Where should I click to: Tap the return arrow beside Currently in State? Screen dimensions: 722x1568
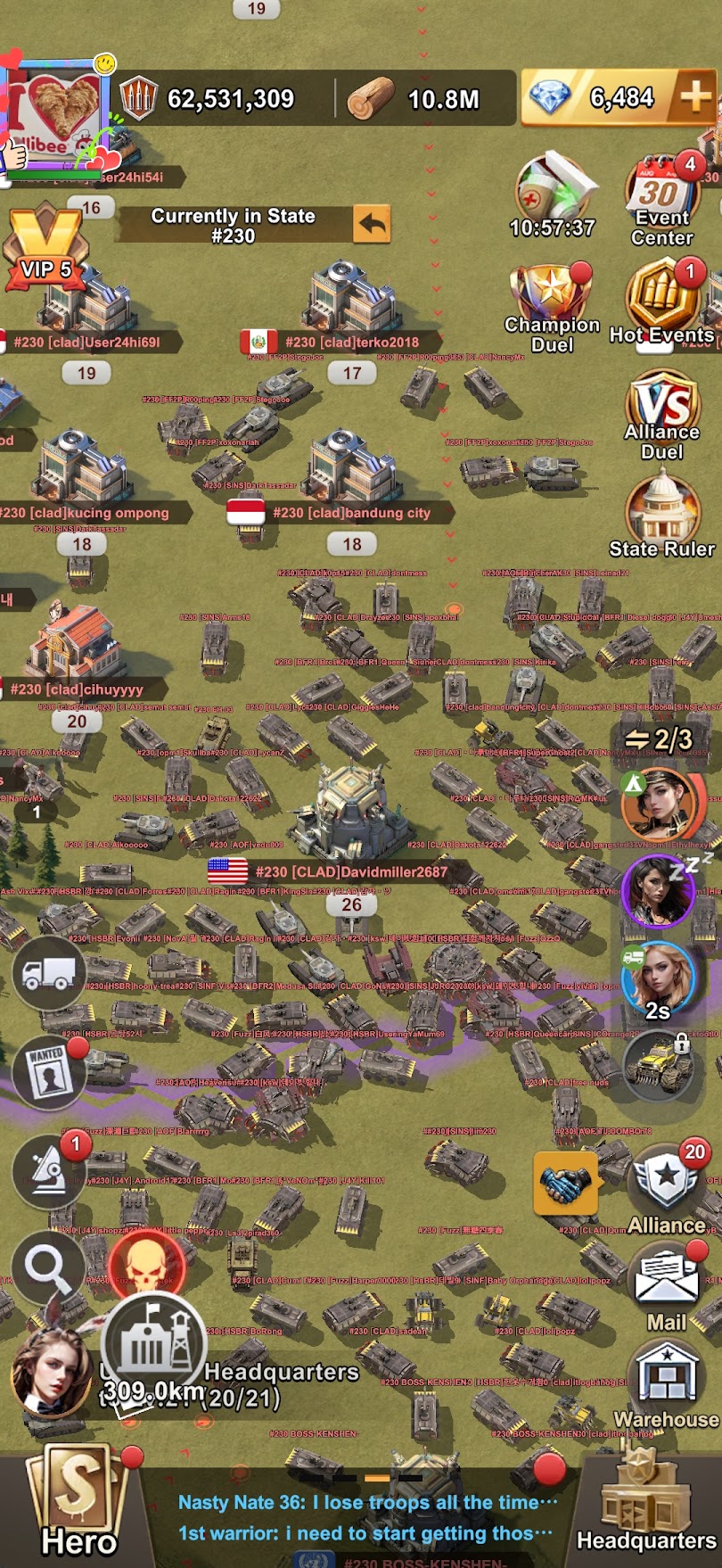coord(372,224)
